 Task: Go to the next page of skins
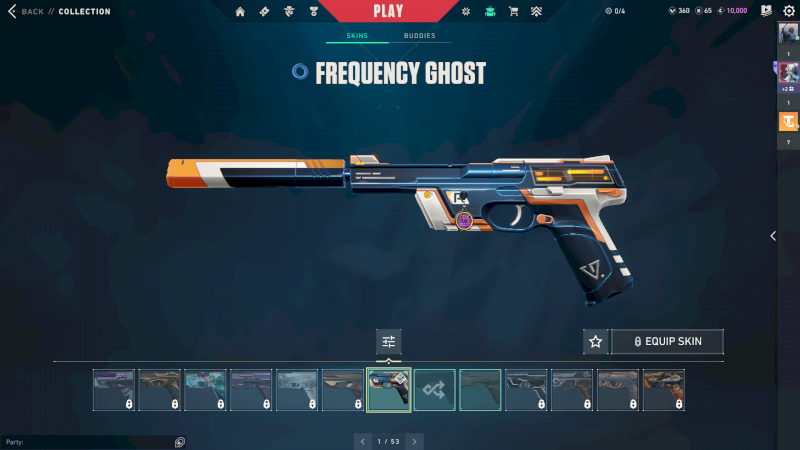415,441
